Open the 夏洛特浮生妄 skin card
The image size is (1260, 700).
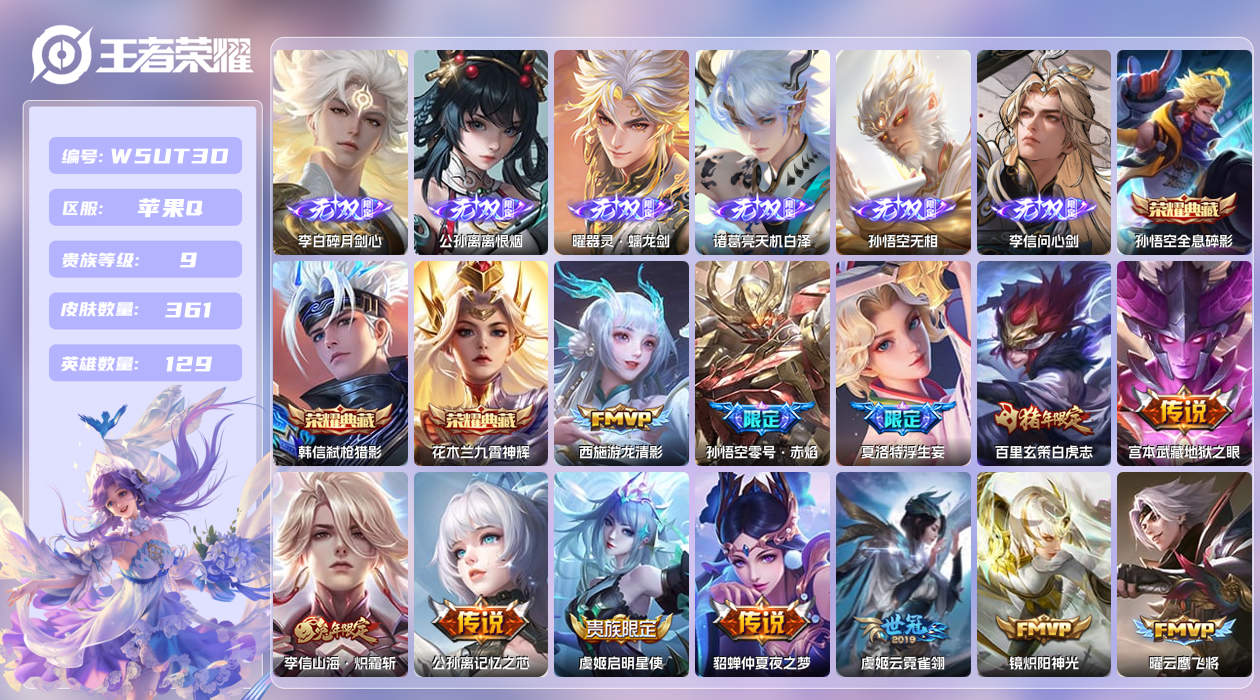tap(903, 363)
